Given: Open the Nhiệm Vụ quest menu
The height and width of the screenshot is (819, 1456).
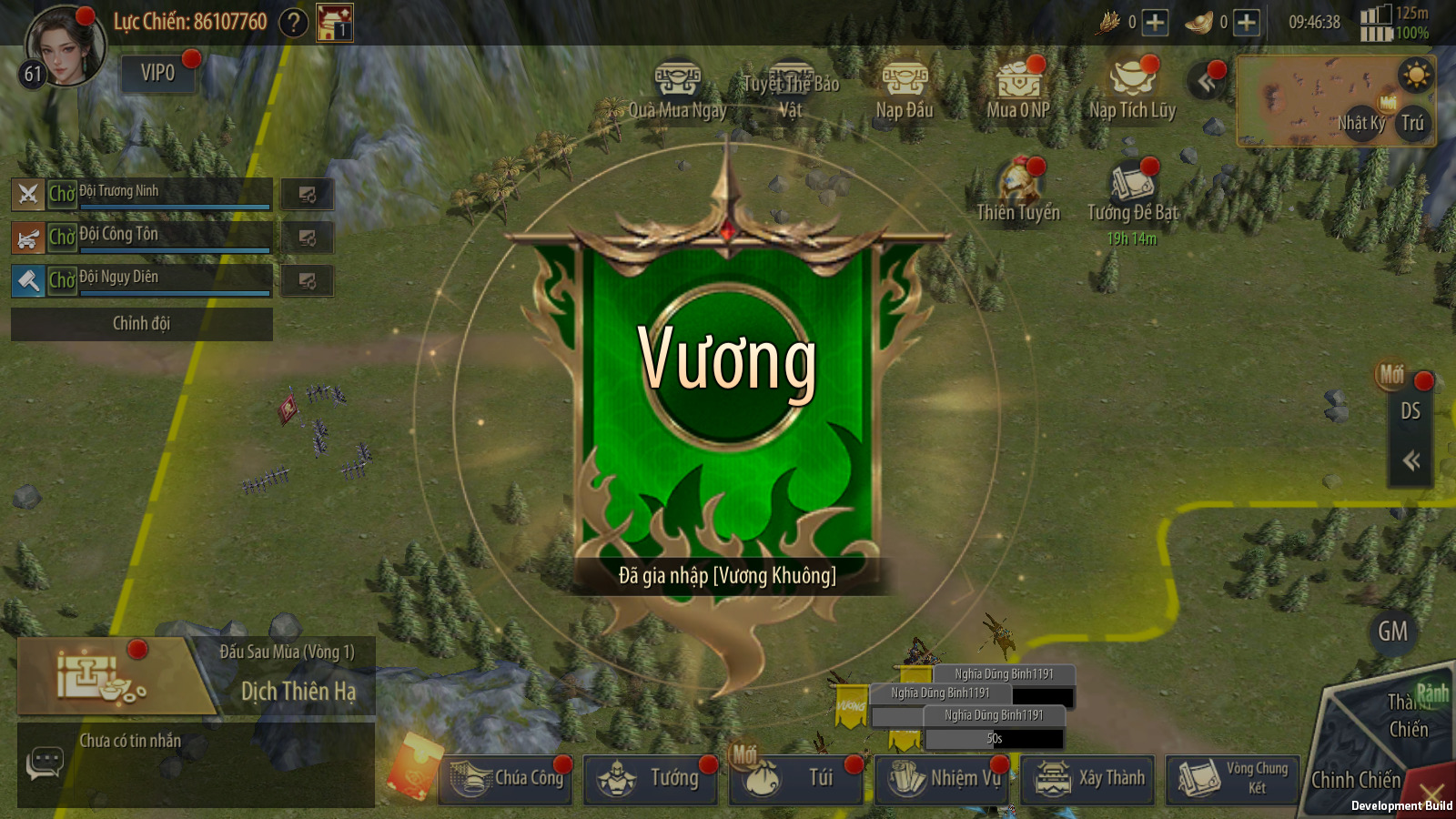Looking at the screenshot, I should point(943,779).
